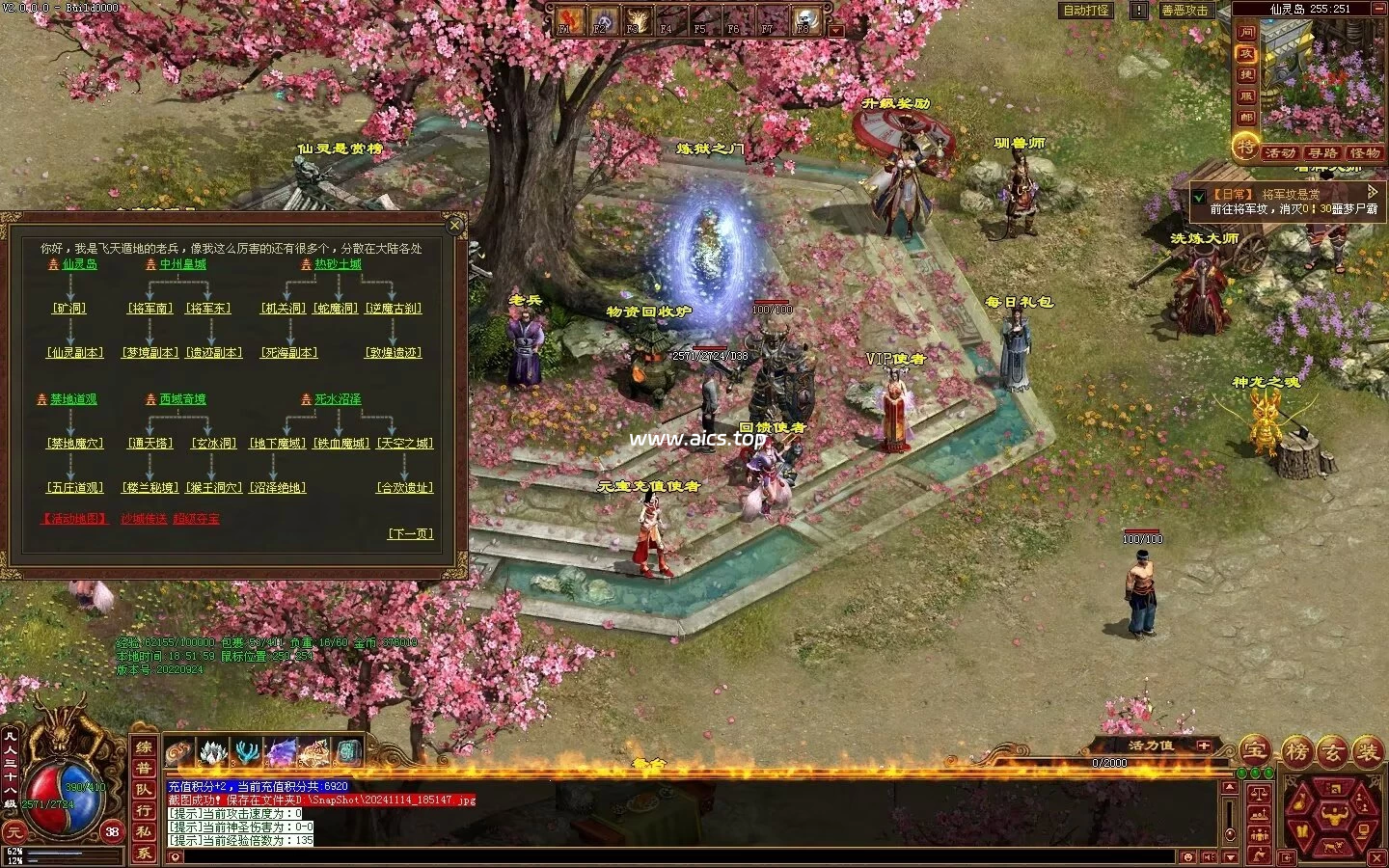1389x868 pixels.
Task: Toggle the 将军坟悬赏 daily quest checkbox
Action: pyautogui.click(x=1199, y=195)
